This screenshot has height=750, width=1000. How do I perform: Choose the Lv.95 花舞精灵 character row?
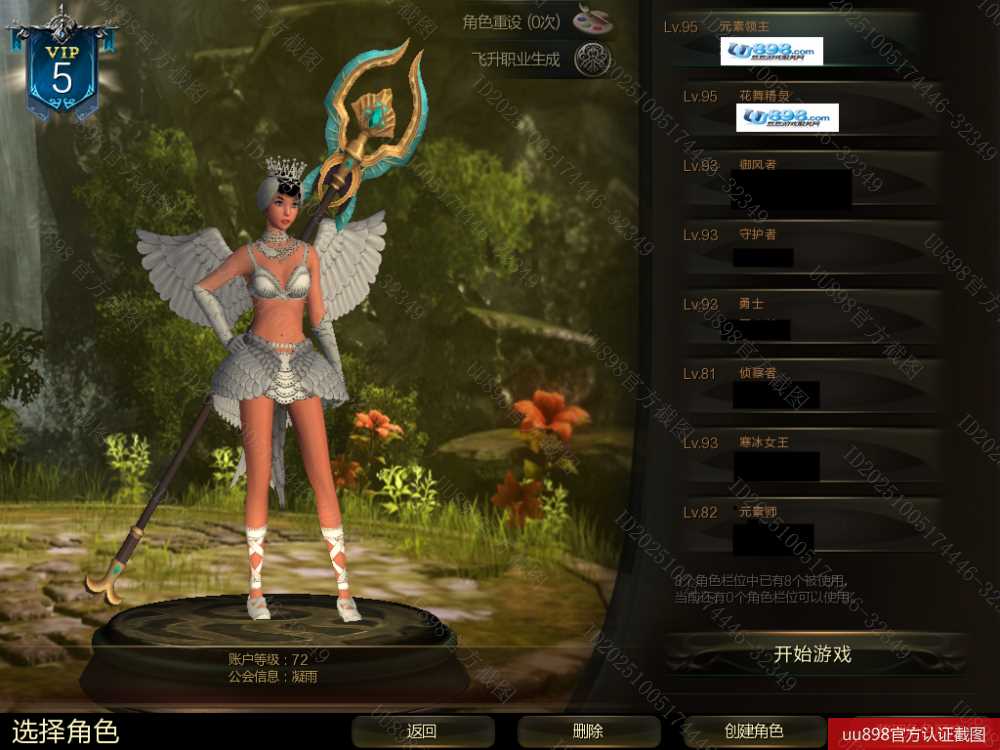click(x=800, y=108)
